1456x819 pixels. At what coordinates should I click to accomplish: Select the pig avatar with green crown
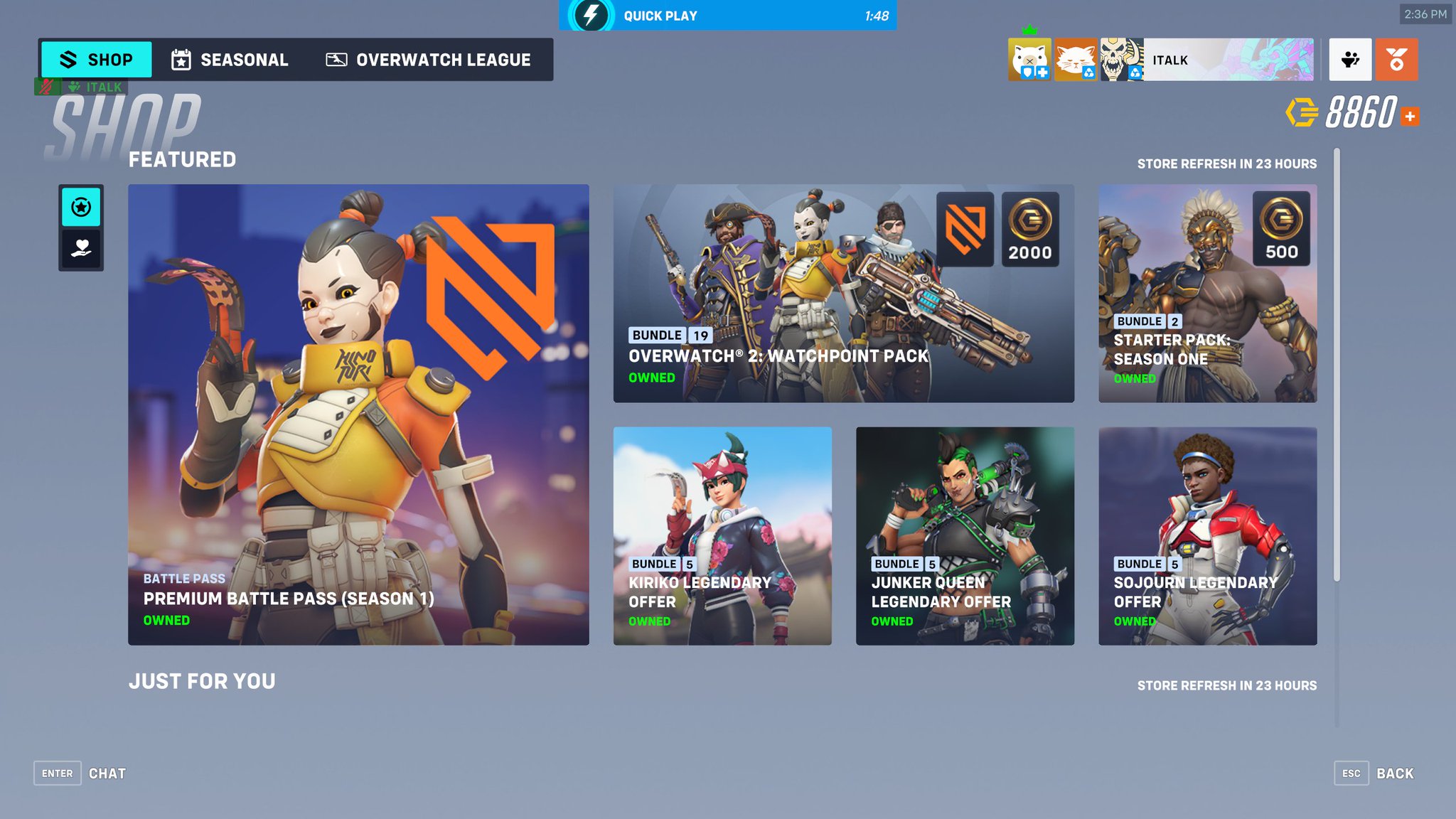pyautogui.click(x=1028, y=60)
